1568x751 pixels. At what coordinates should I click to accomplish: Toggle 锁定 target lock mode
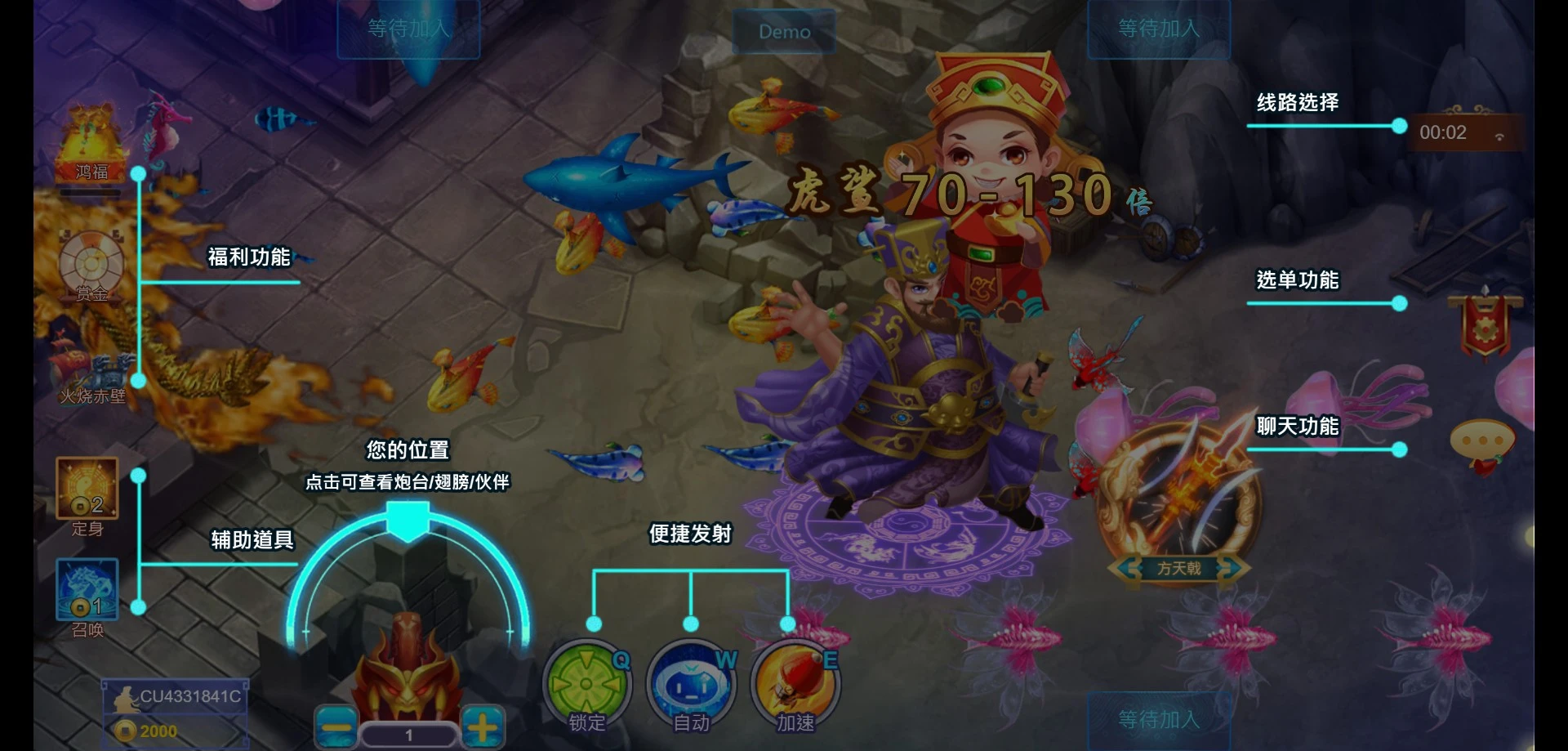(x=586, y=685)
